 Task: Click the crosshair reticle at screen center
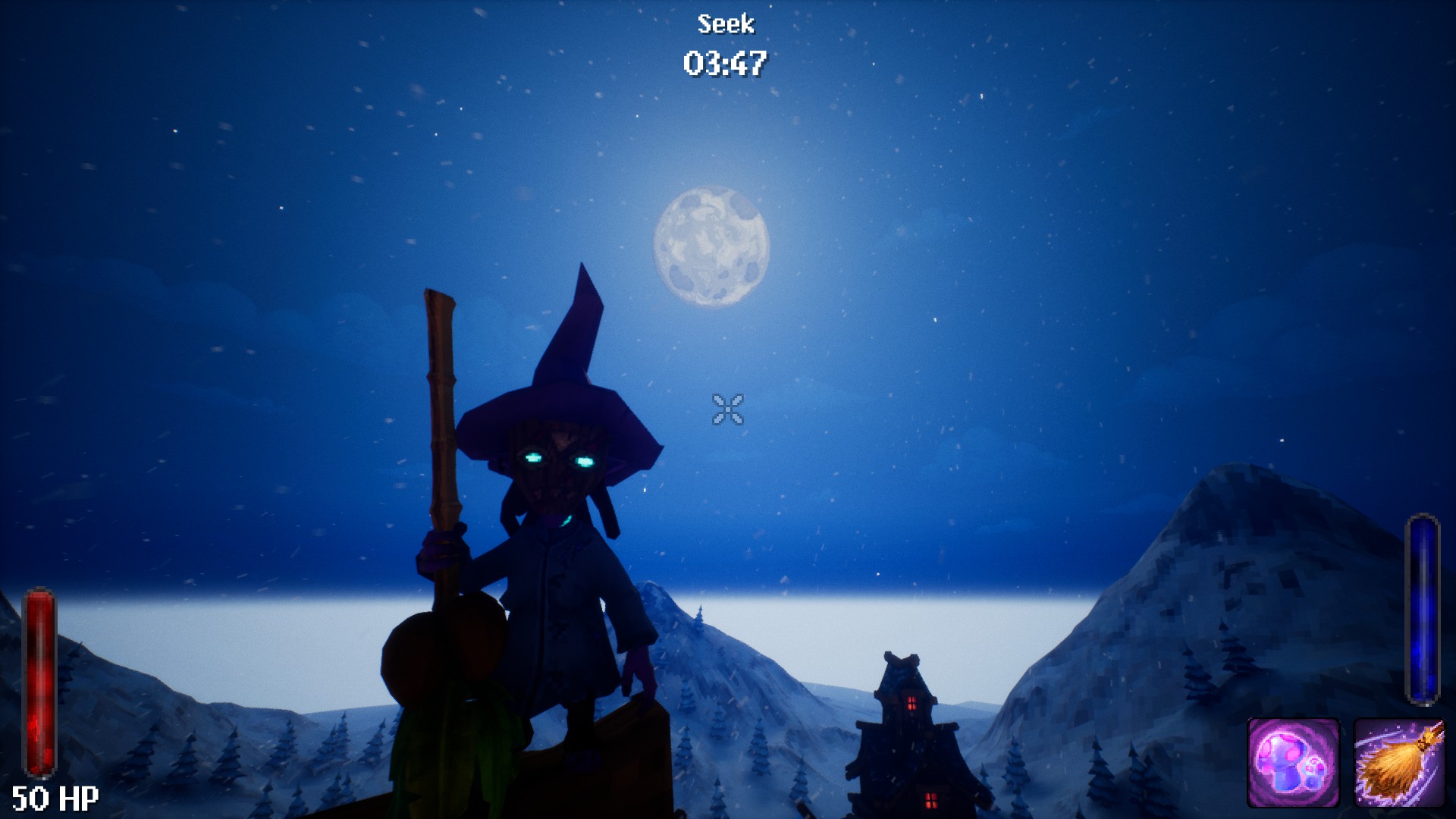click(728, 409)
